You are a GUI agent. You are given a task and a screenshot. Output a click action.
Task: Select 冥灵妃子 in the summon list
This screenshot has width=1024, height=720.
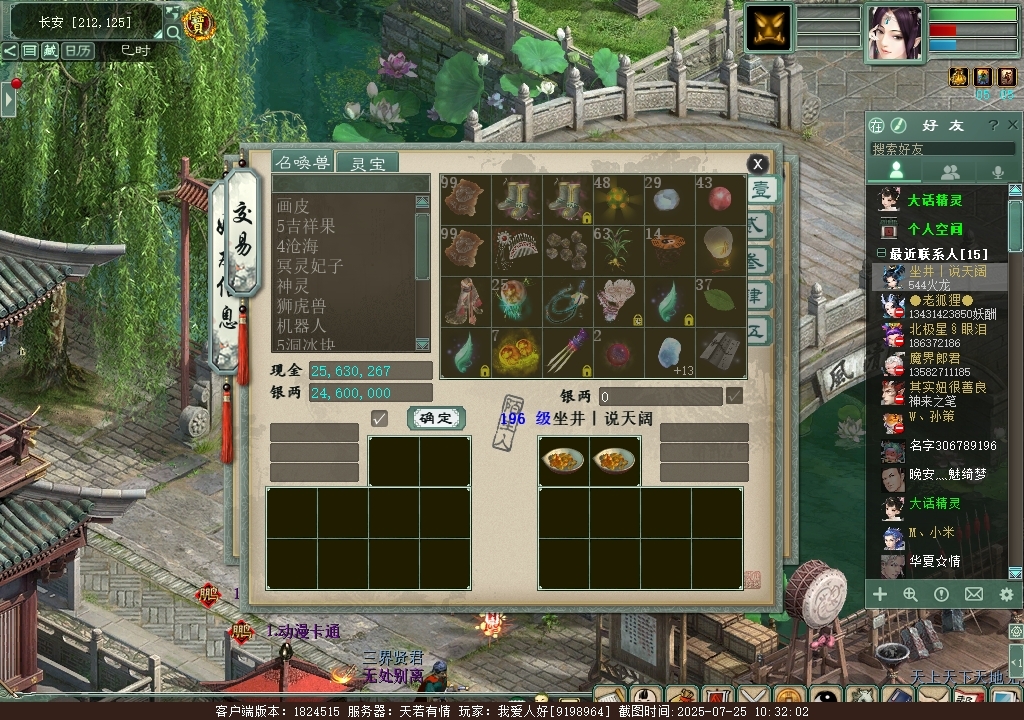coord(310,266)
